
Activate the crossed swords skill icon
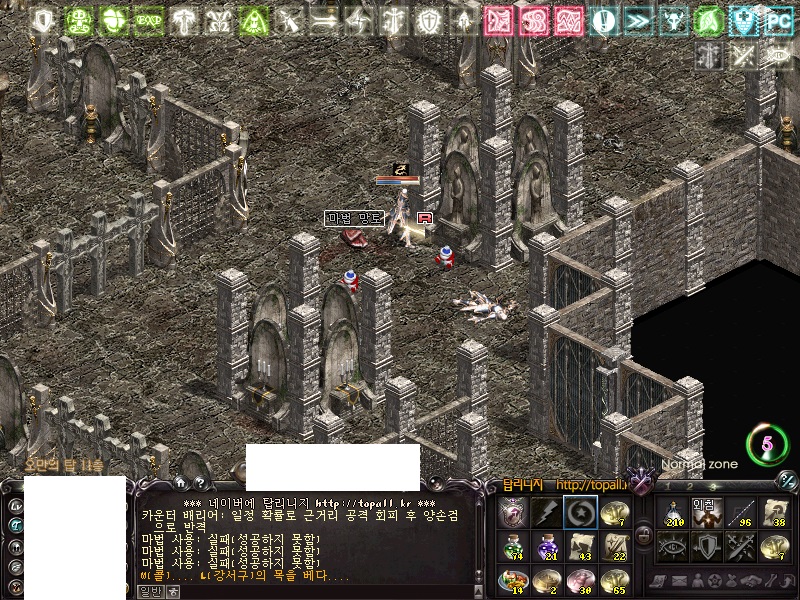[739, 546]
